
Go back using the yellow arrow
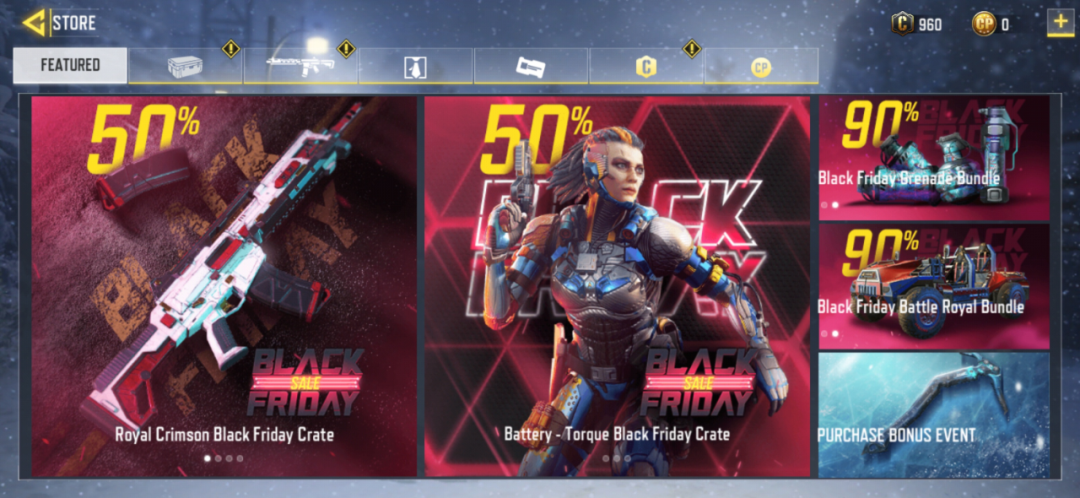35,21
